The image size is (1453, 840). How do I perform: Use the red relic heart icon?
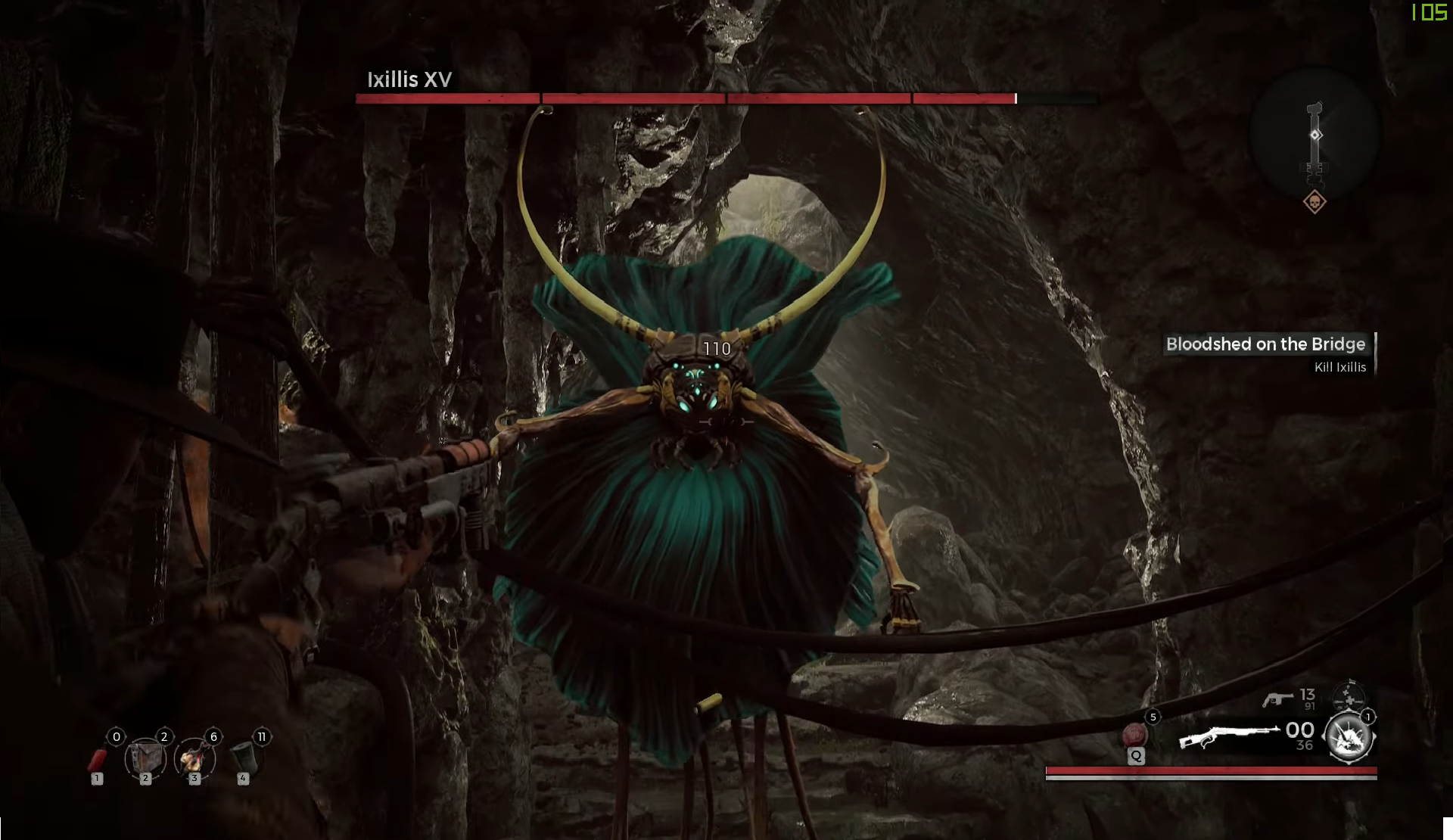1134,734
